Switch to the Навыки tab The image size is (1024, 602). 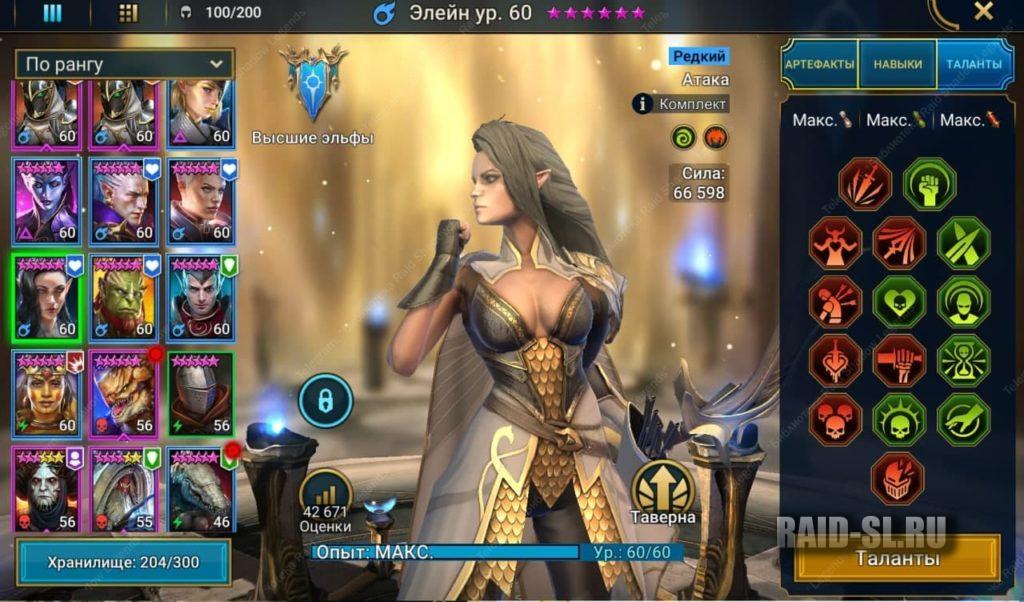click(x=897, y=64)
